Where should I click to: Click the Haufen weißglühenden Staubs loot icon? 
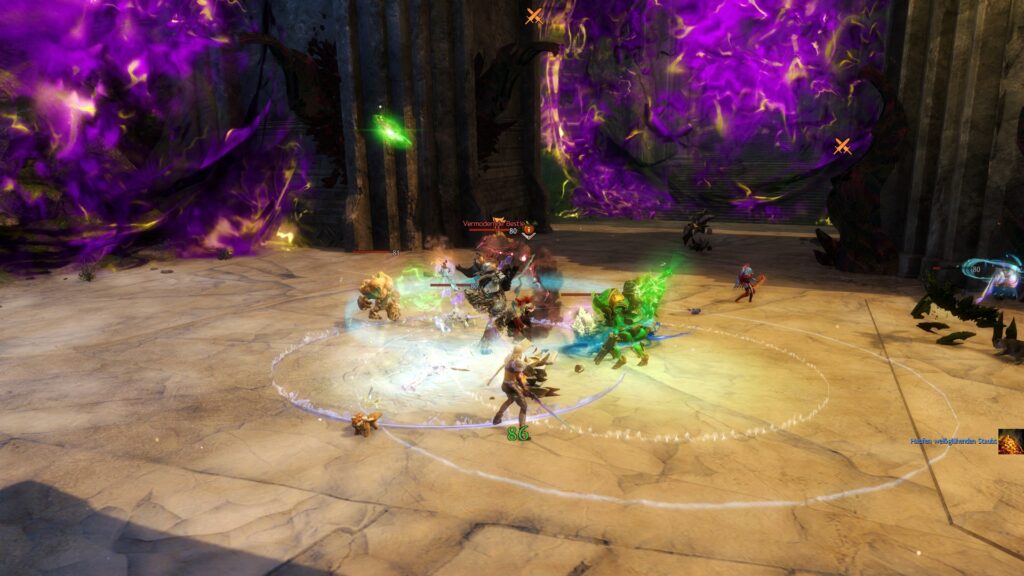click(1010, 441)
